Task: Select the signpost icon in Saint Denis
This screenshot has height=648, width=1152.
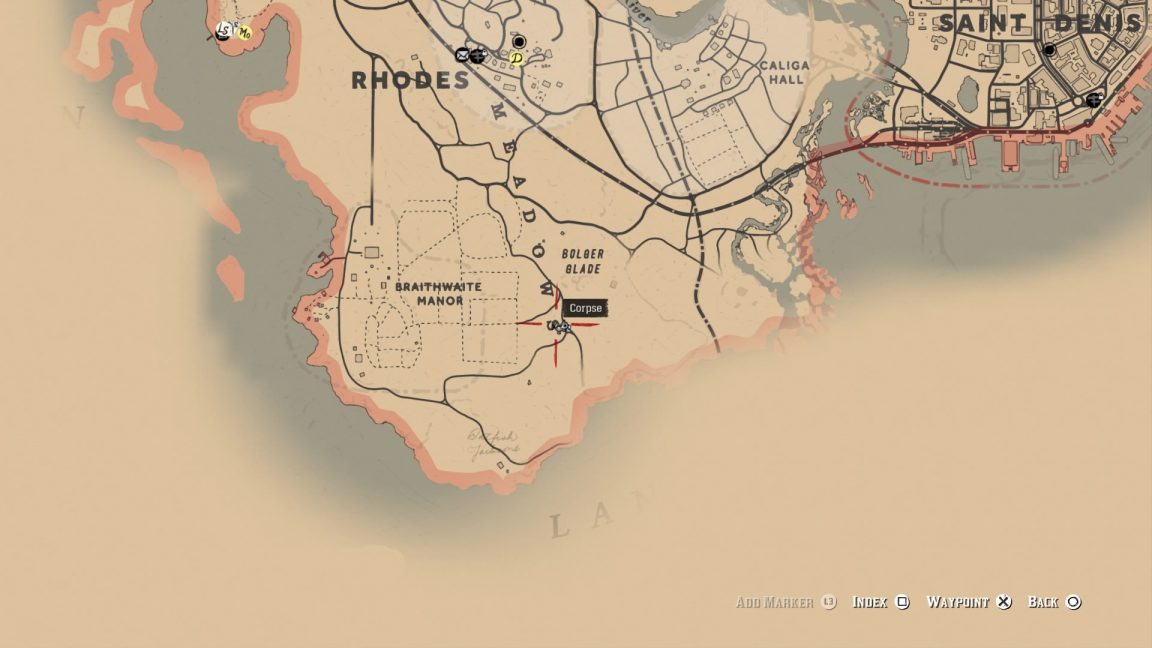Action: click(x=1094, y=99)
